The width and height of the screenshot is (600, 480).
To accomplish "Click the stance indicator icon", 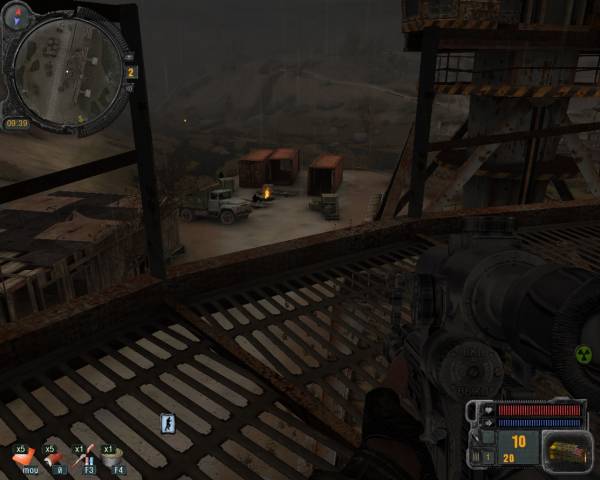I will 167,424.
